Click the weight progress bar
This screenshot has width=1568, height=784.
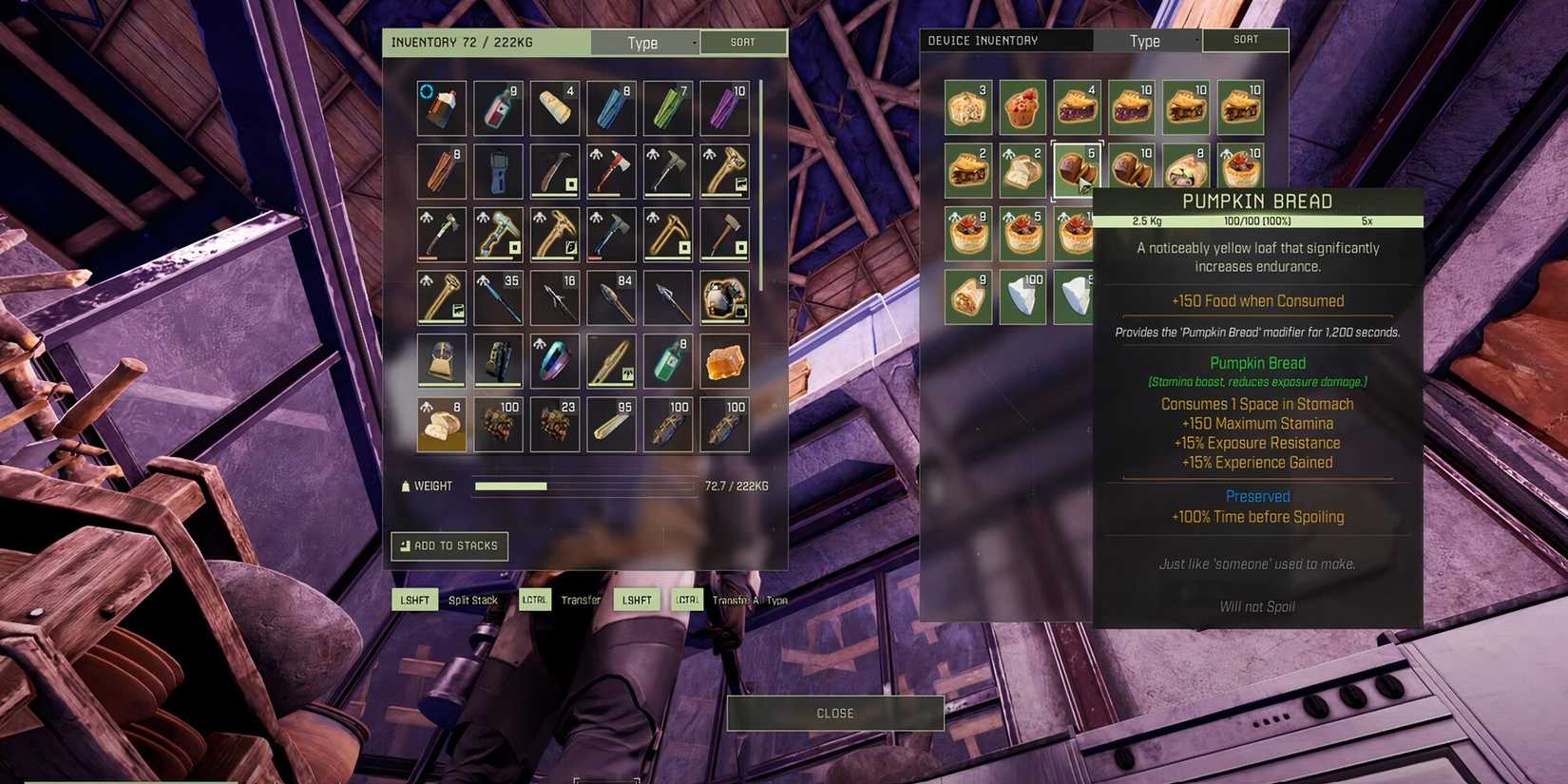tap(583, 486)
